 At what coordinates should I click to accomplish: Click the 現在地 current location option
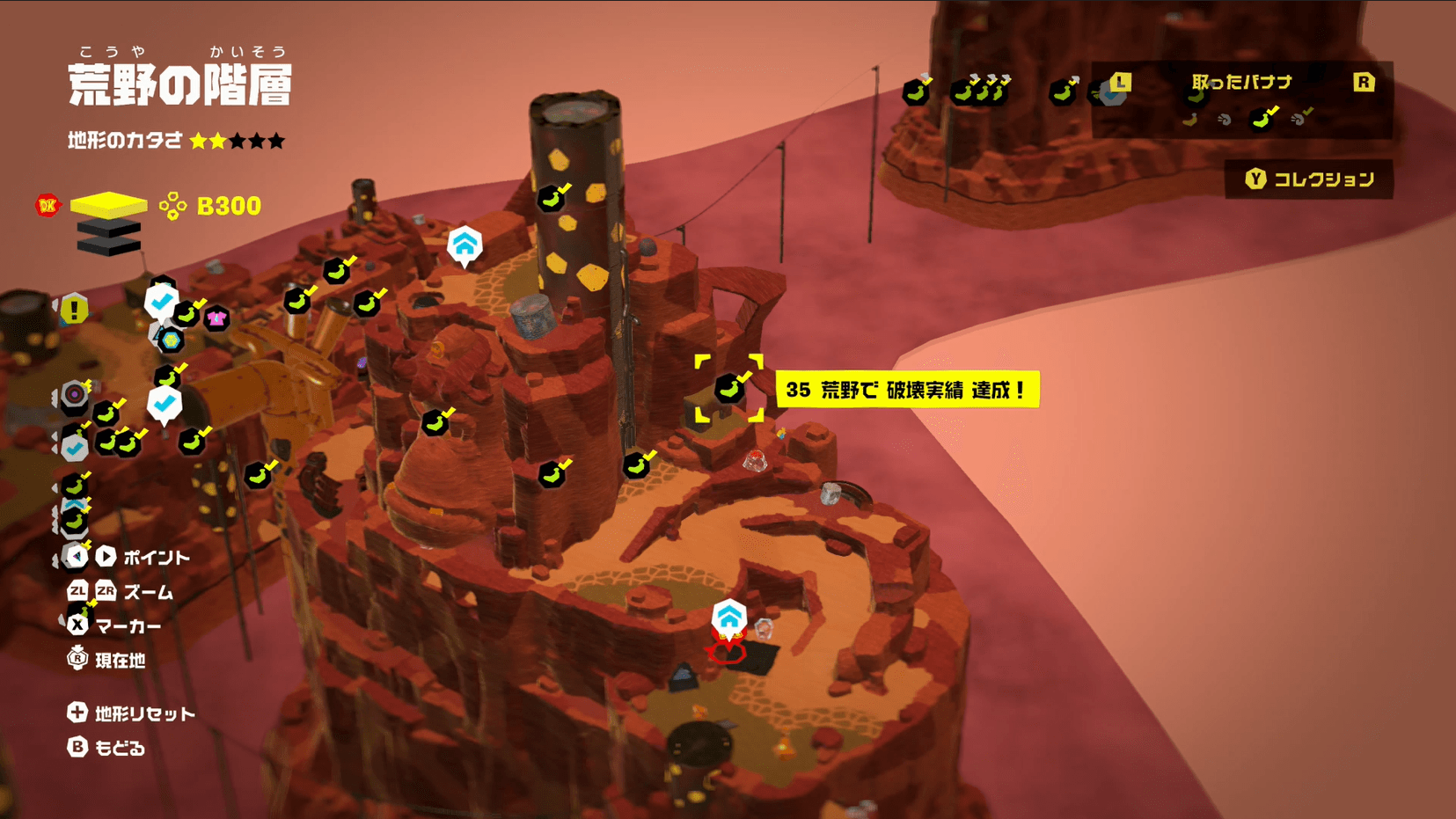coord(107,660)
